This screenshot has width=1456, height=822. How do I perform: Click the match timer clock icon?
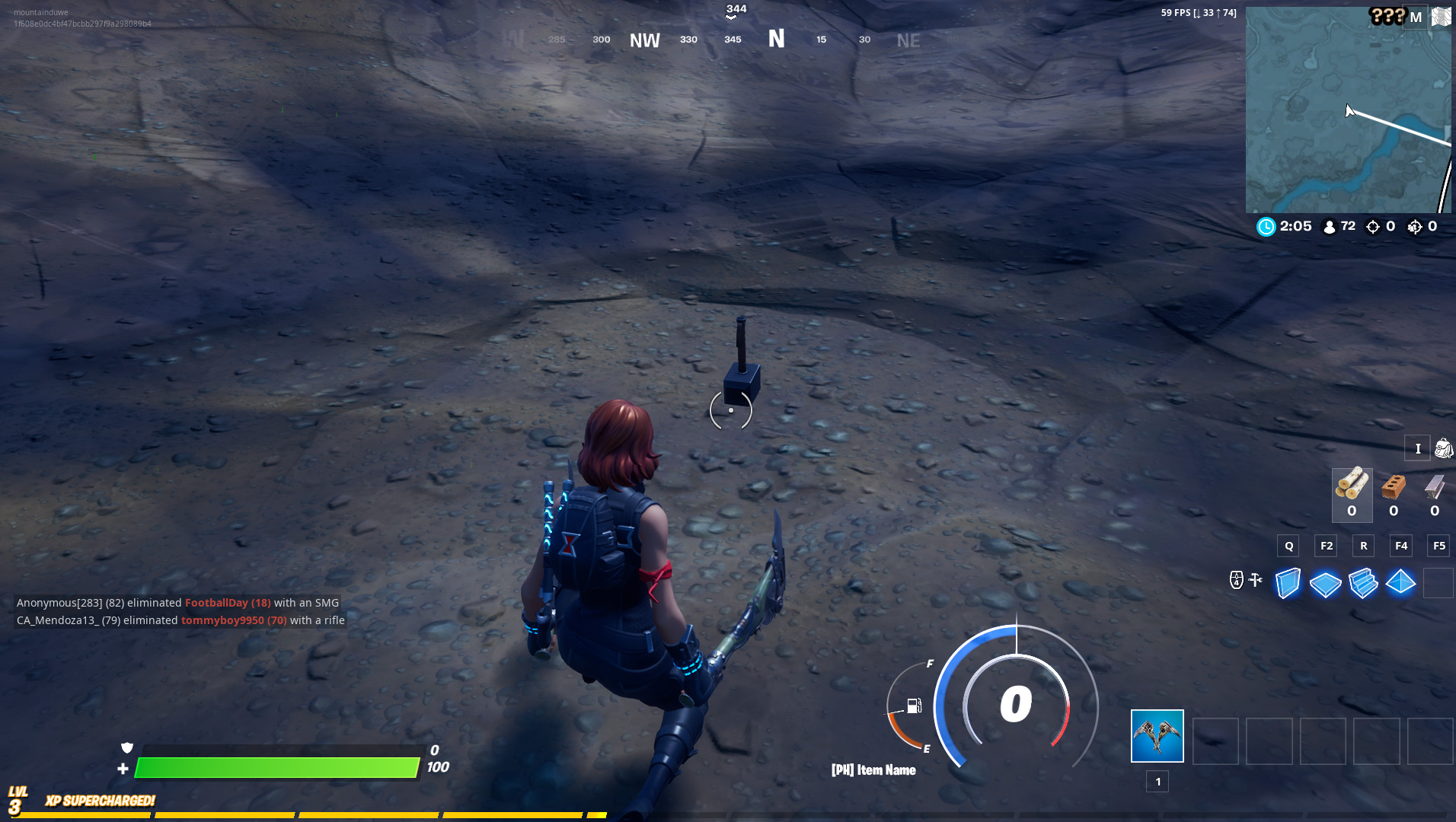click(x=1265, y=226)
